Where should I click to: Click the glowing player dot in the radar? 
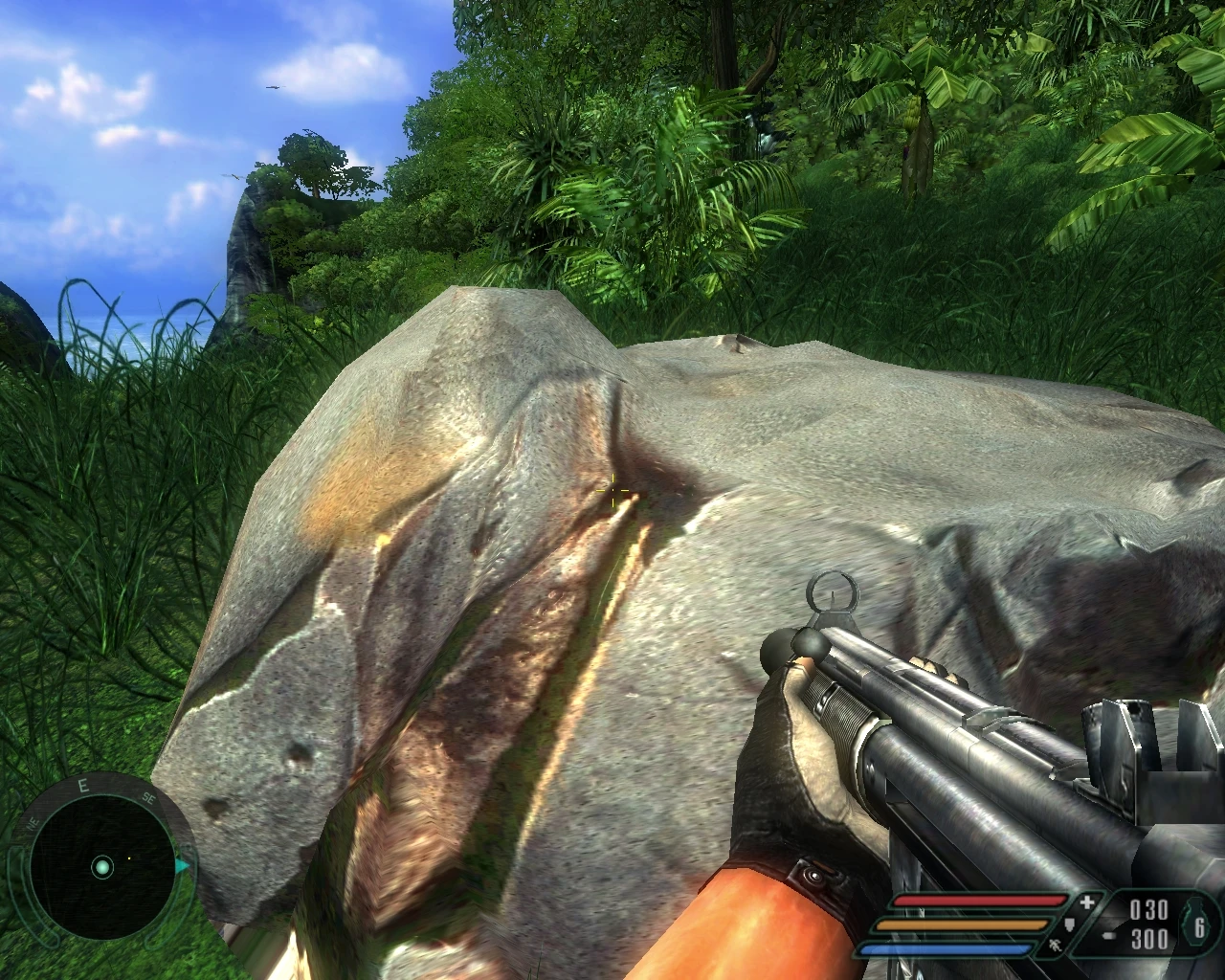point(102,868)
